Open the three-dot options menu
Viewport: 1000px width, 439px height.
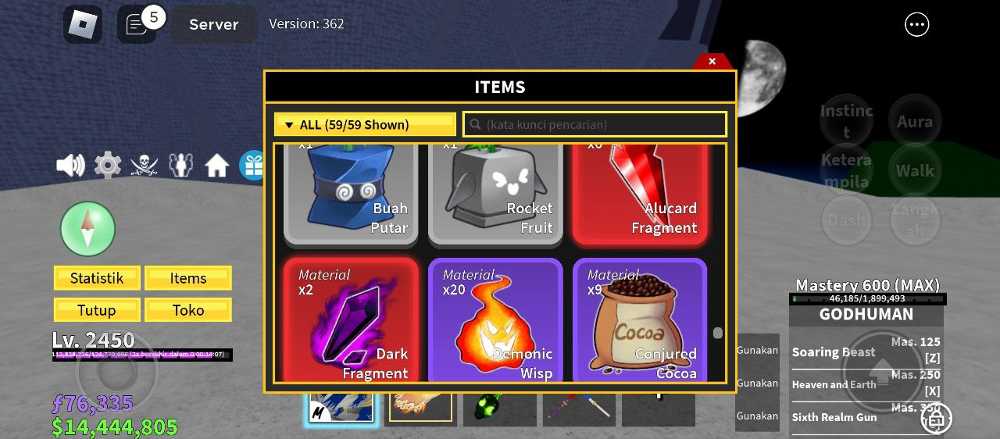point(916,25)
